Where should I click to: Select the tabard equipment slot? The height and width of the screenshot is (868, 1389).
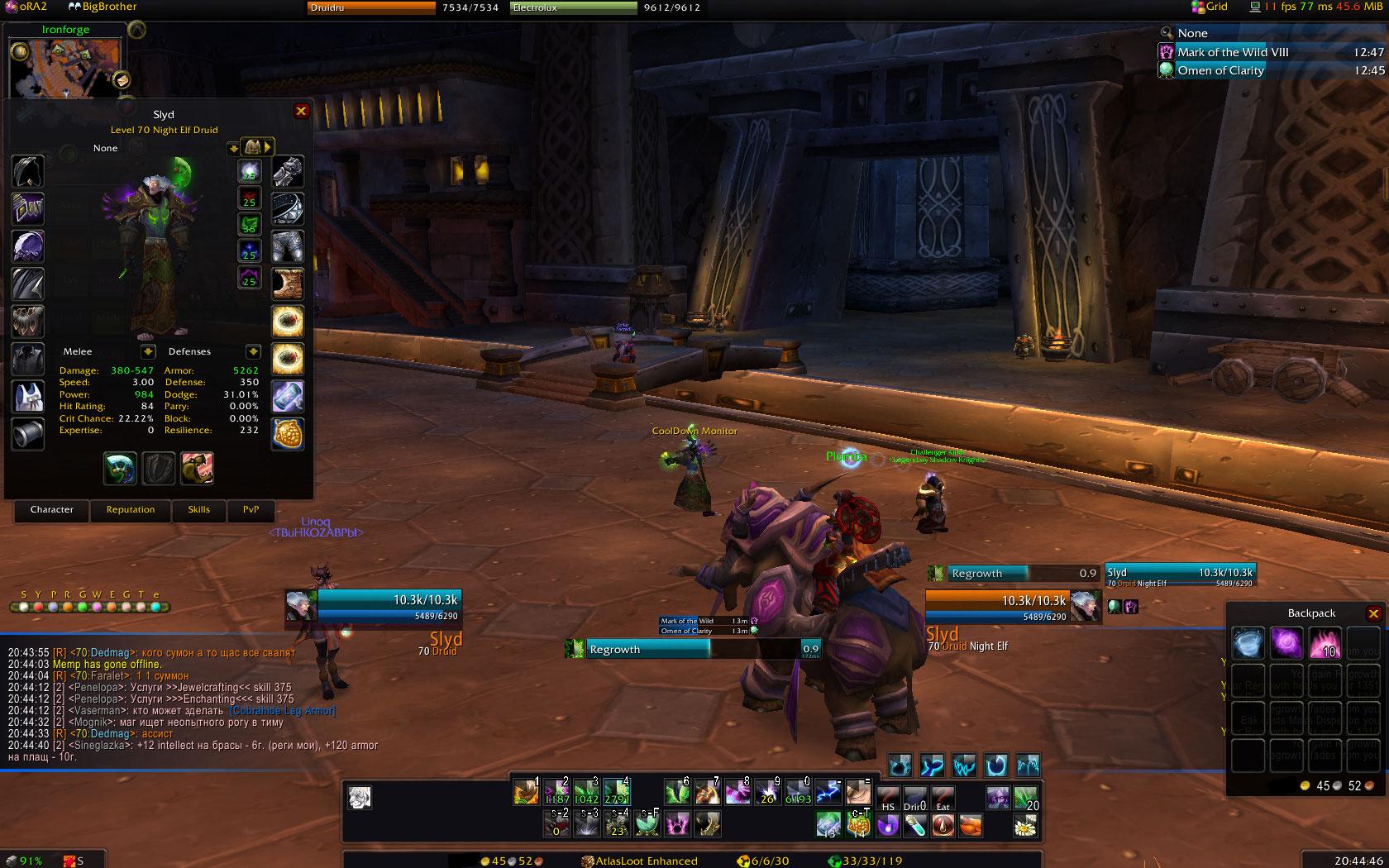pos(27,397)
